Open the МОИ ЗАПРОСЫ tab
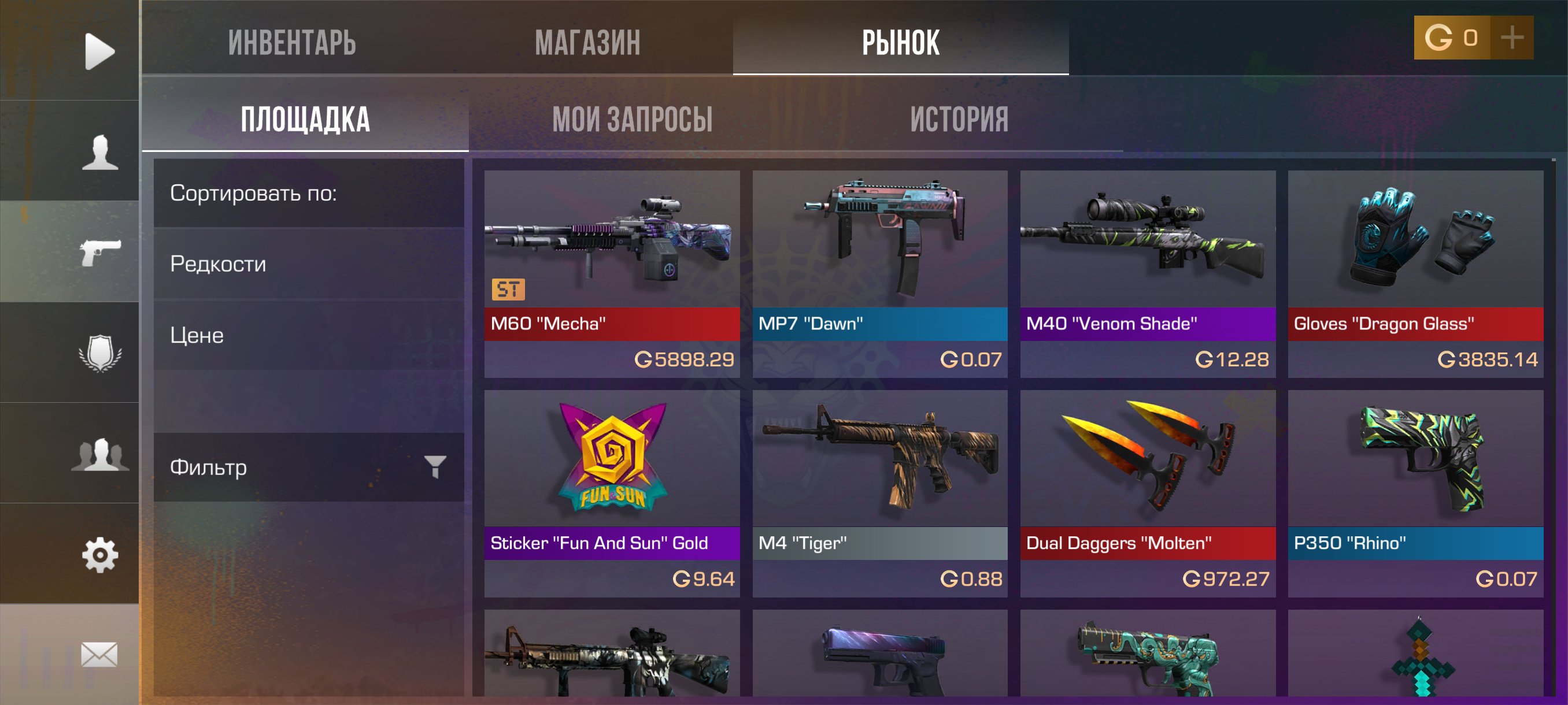This screenshot has height=705, width=1568. (x=633, y=119)
